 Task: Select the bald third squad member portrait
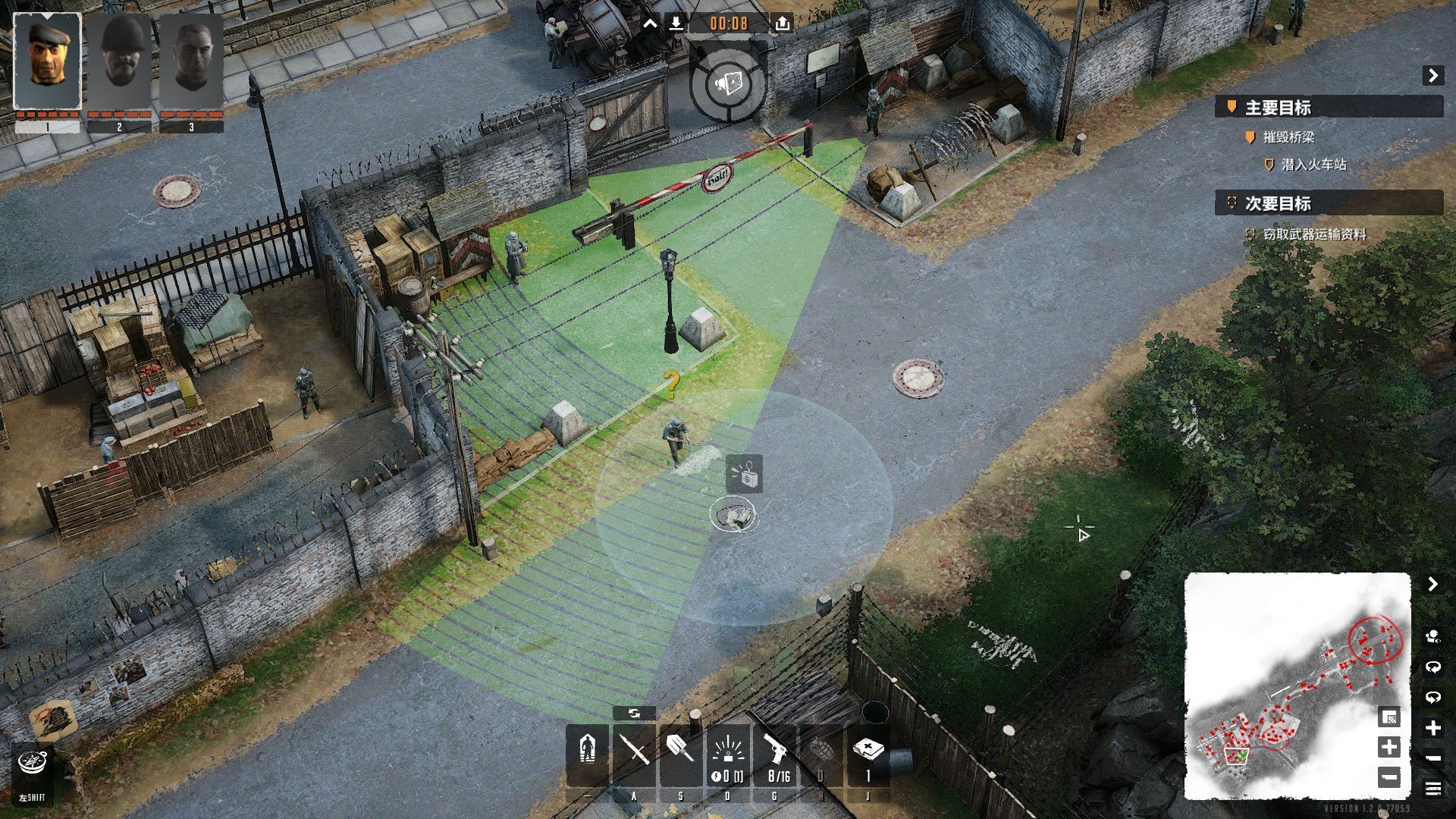pyautogui.click(x=191, y=61)
